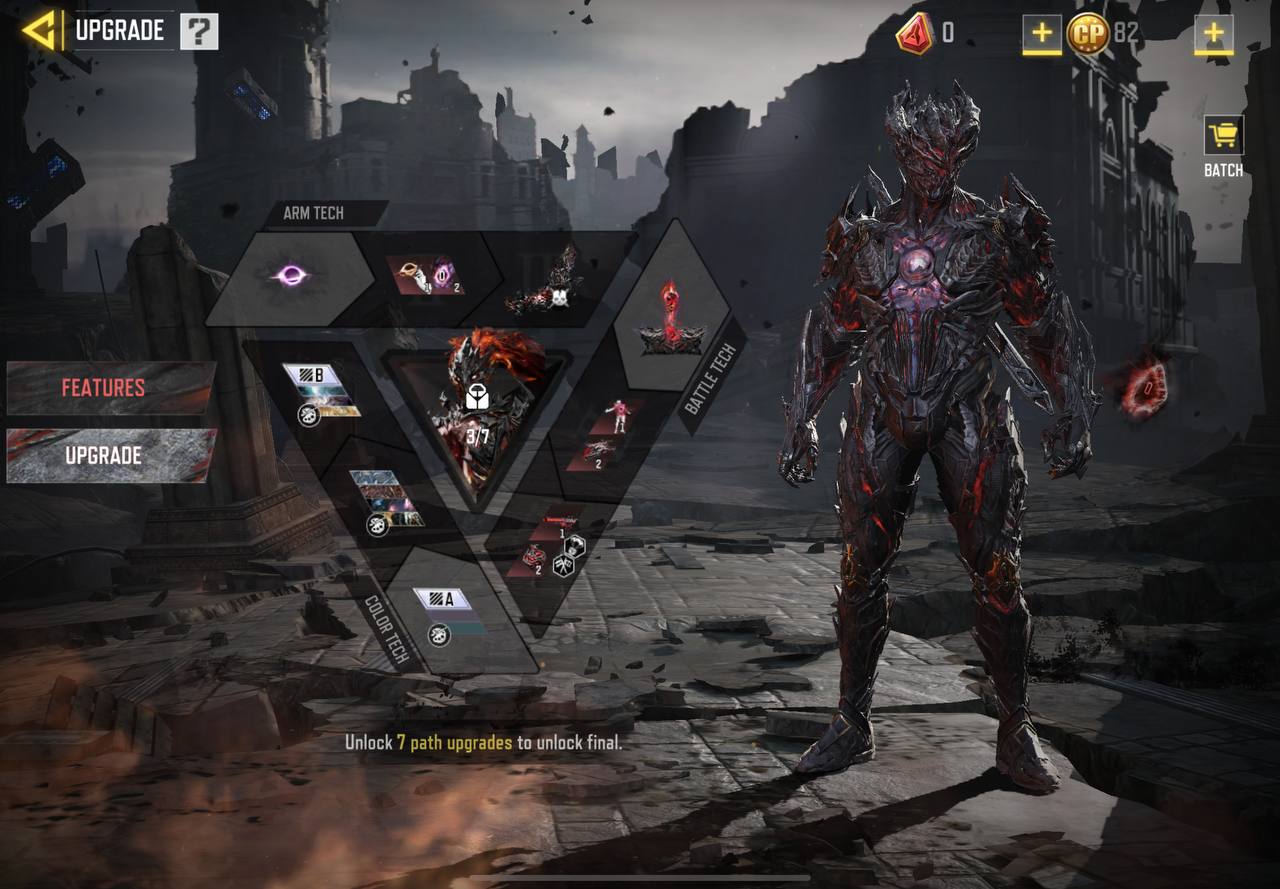Add red gem currency with its plus button

pyautogui.click(x=1041, y=33)
